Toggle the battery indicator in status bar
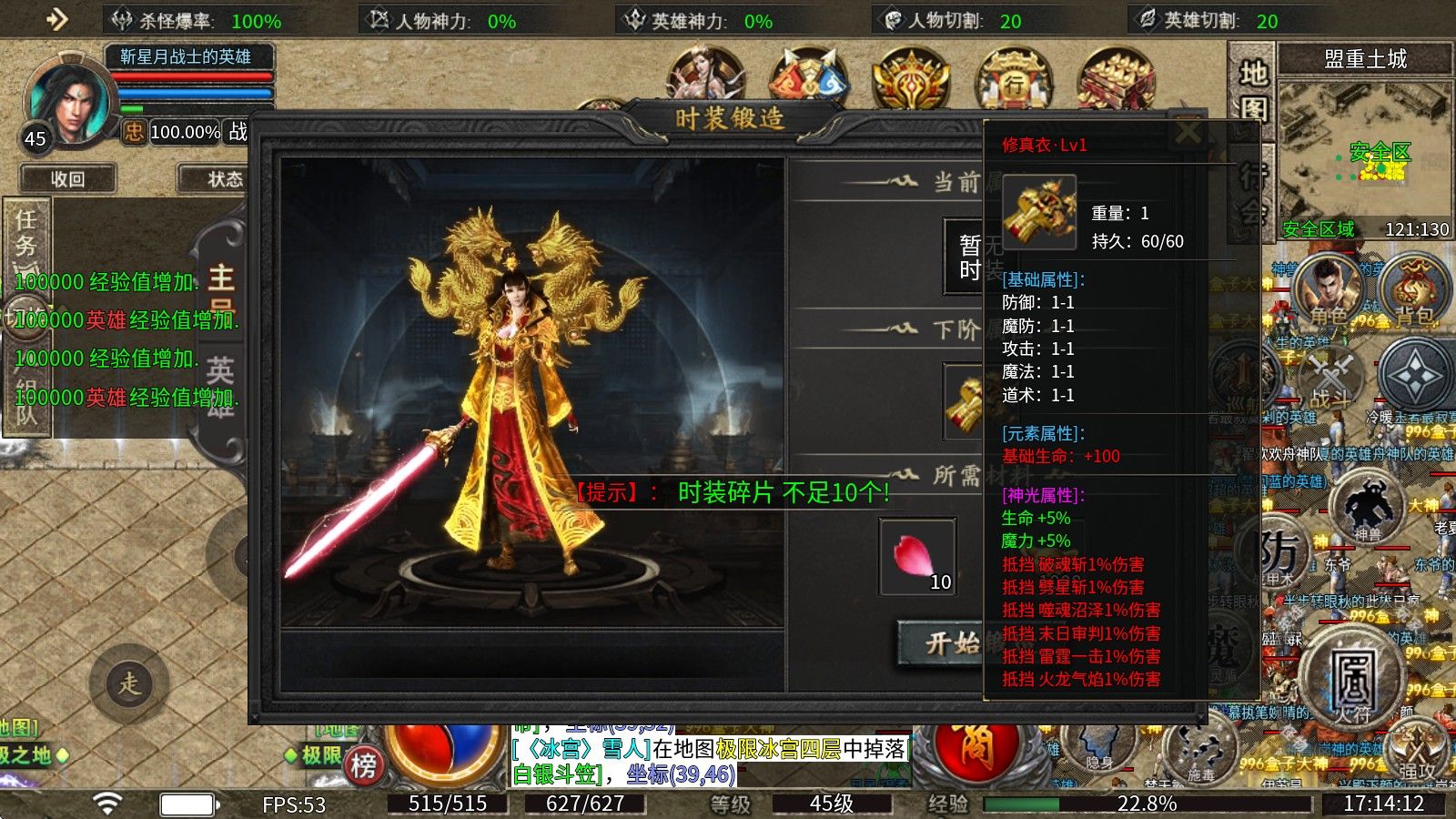 tap(187, 803)
